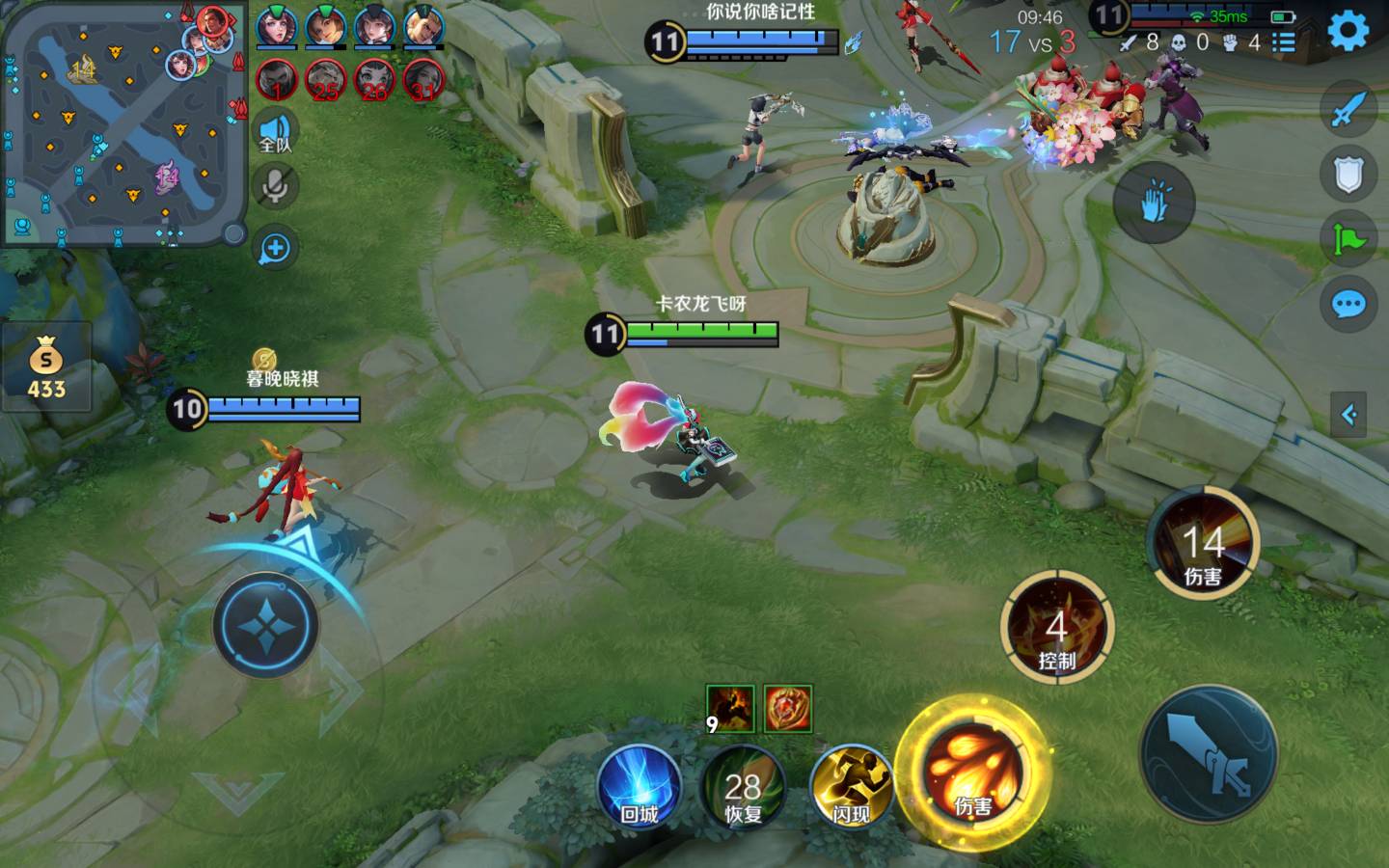The height and width of the screenshot is (868, 1389).
Task: Open the scoreboard list icon
Action: point(1283,42)
